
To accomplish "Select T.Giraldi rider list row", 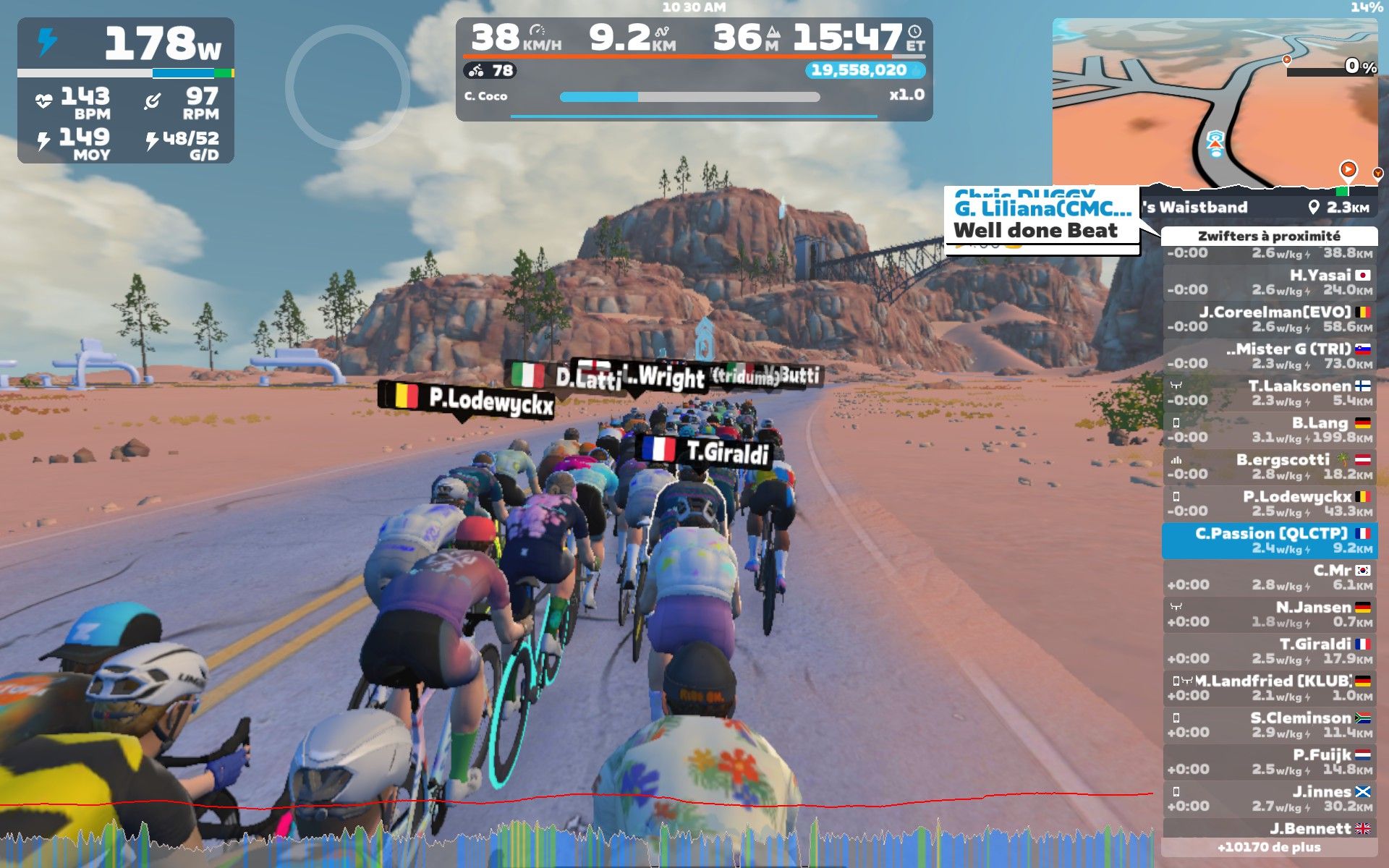I will click(x=1269, y=651).
